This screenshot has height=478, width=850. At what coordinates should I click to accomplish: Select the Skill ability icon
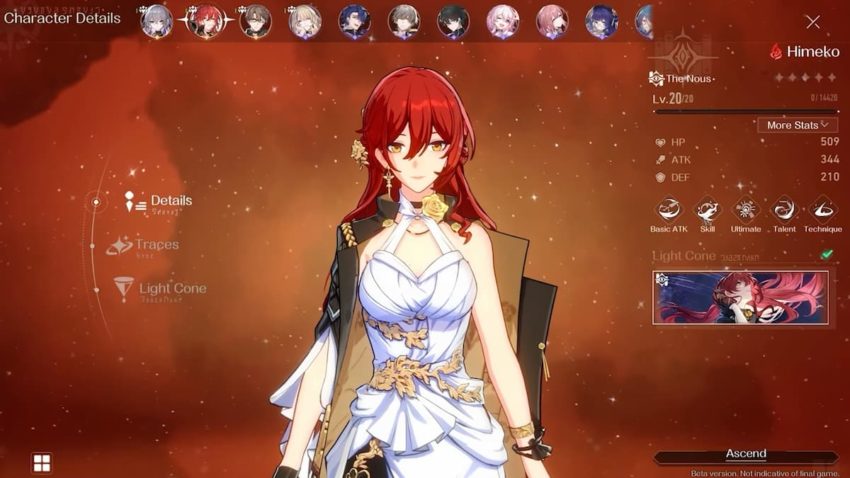click(707, 209)
